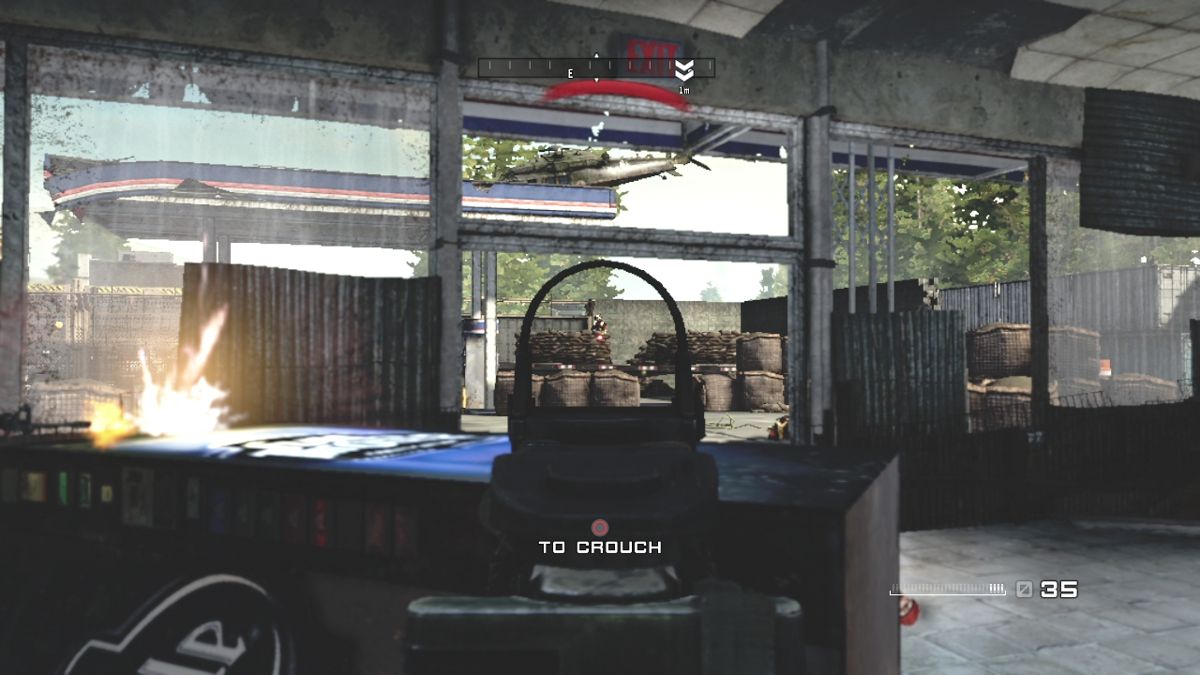Click the compass heading bar
This screenshot has height=675, width=1200.
596,68
